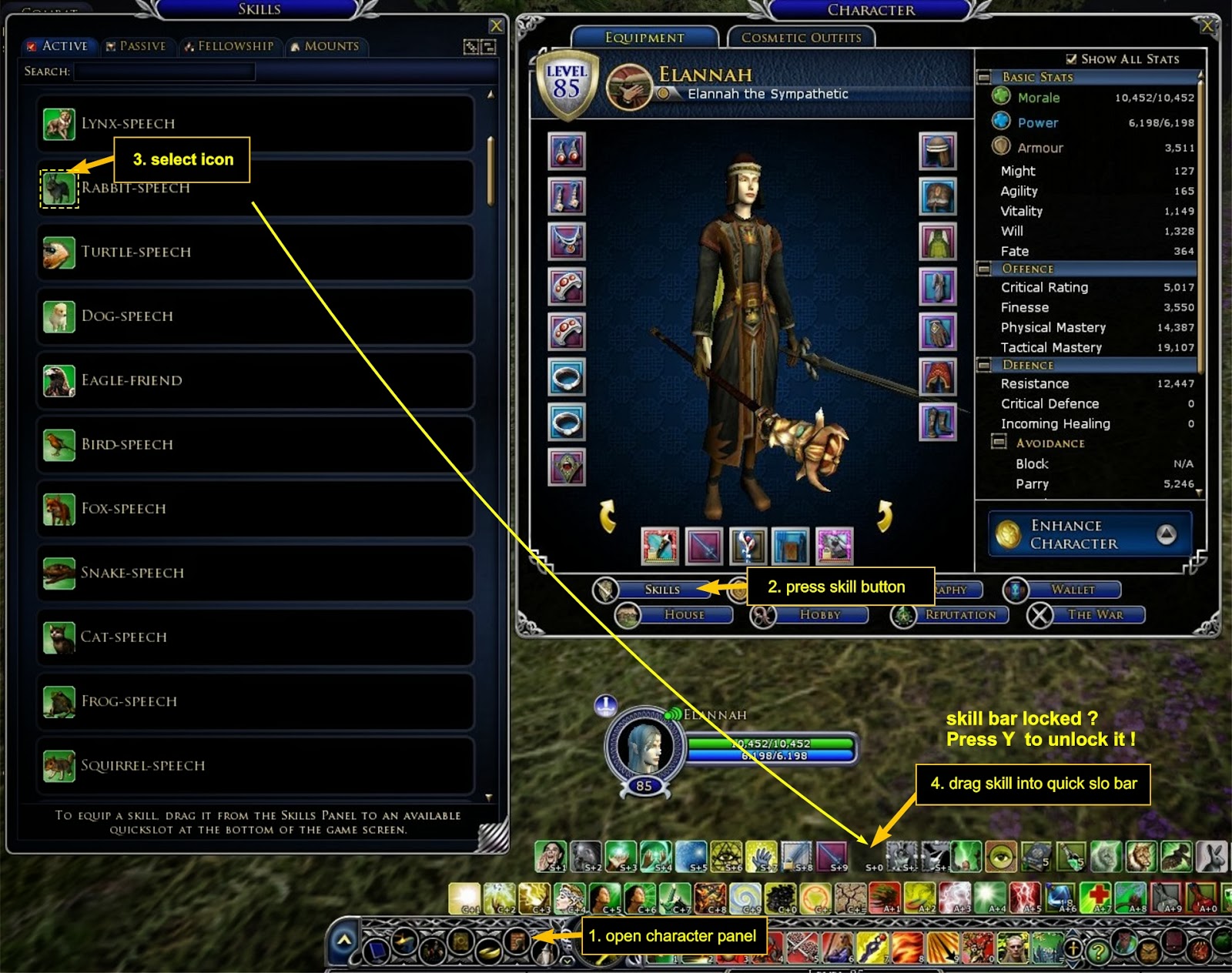Switch to the Cosmetic Outfits tab
1232x973 pixels.
(801, 37)
